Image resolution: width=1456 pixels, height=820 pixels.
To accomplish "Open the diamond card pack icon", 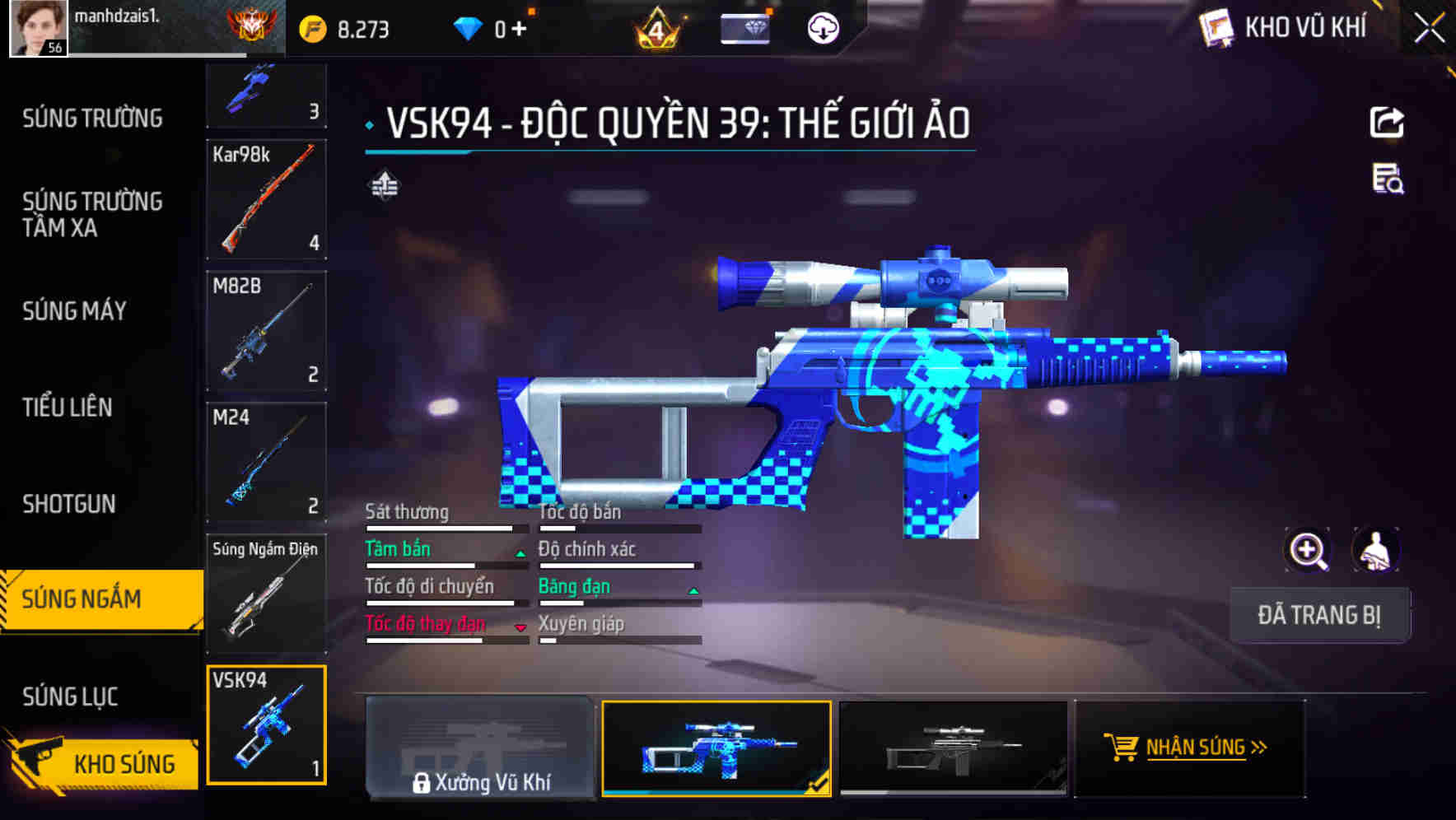I will pyautogui.click(x=745, y=27).
